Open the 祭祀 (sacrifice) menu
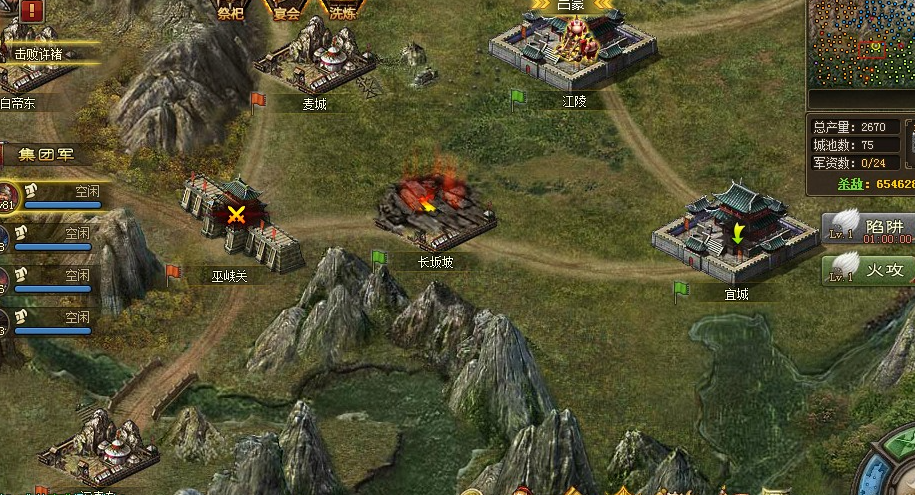The image size is (915, 495). 231,12
